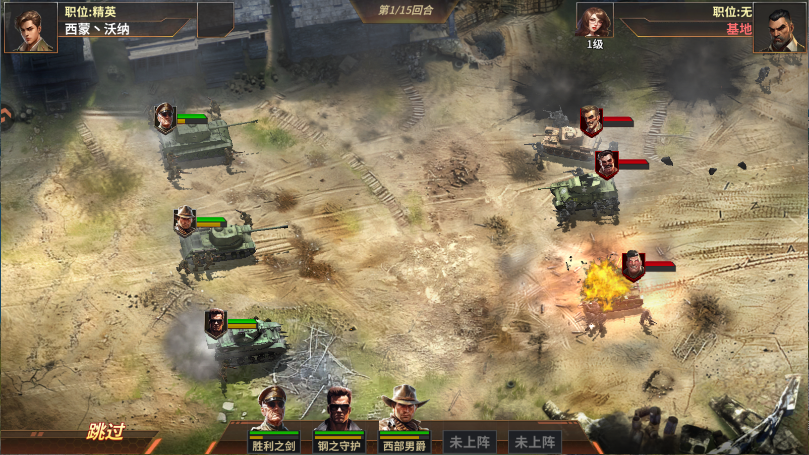809x455 pixels.
Task: Choose the 钢之守护 commander card
Action: [340, 418]
